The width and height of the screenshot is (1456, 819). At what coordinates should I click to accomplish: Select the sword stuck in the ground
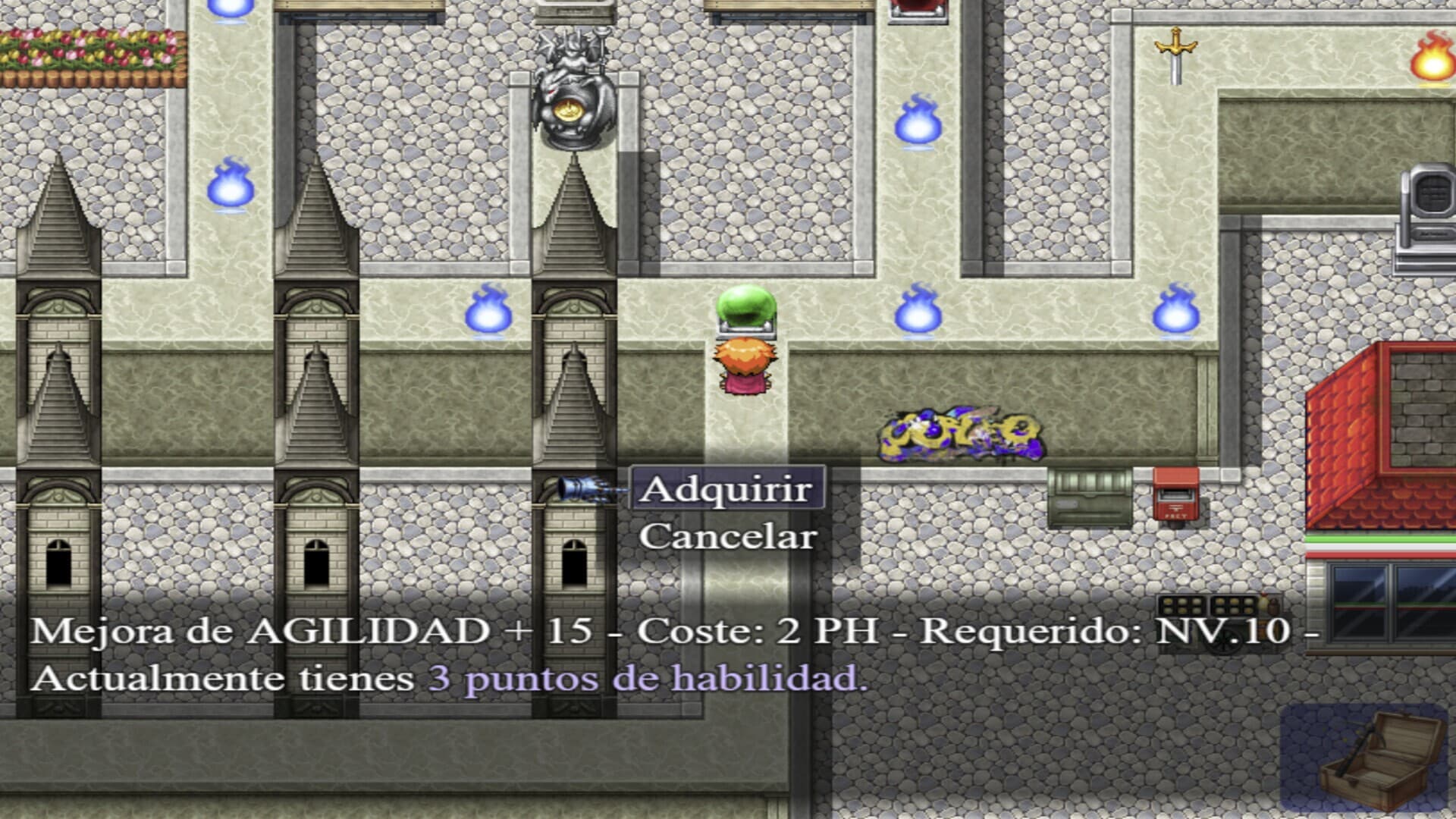click(x=1175, y=57)
